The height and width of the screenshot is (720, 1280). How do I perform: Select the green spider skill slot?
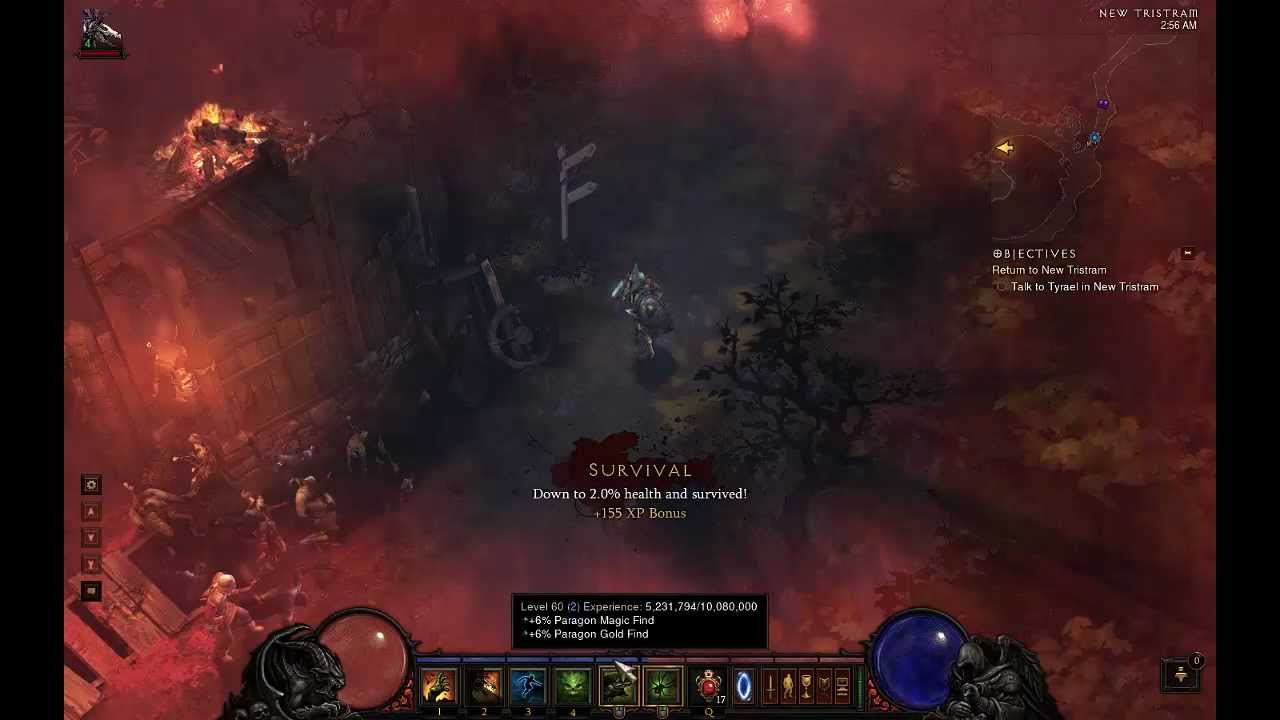662,687
